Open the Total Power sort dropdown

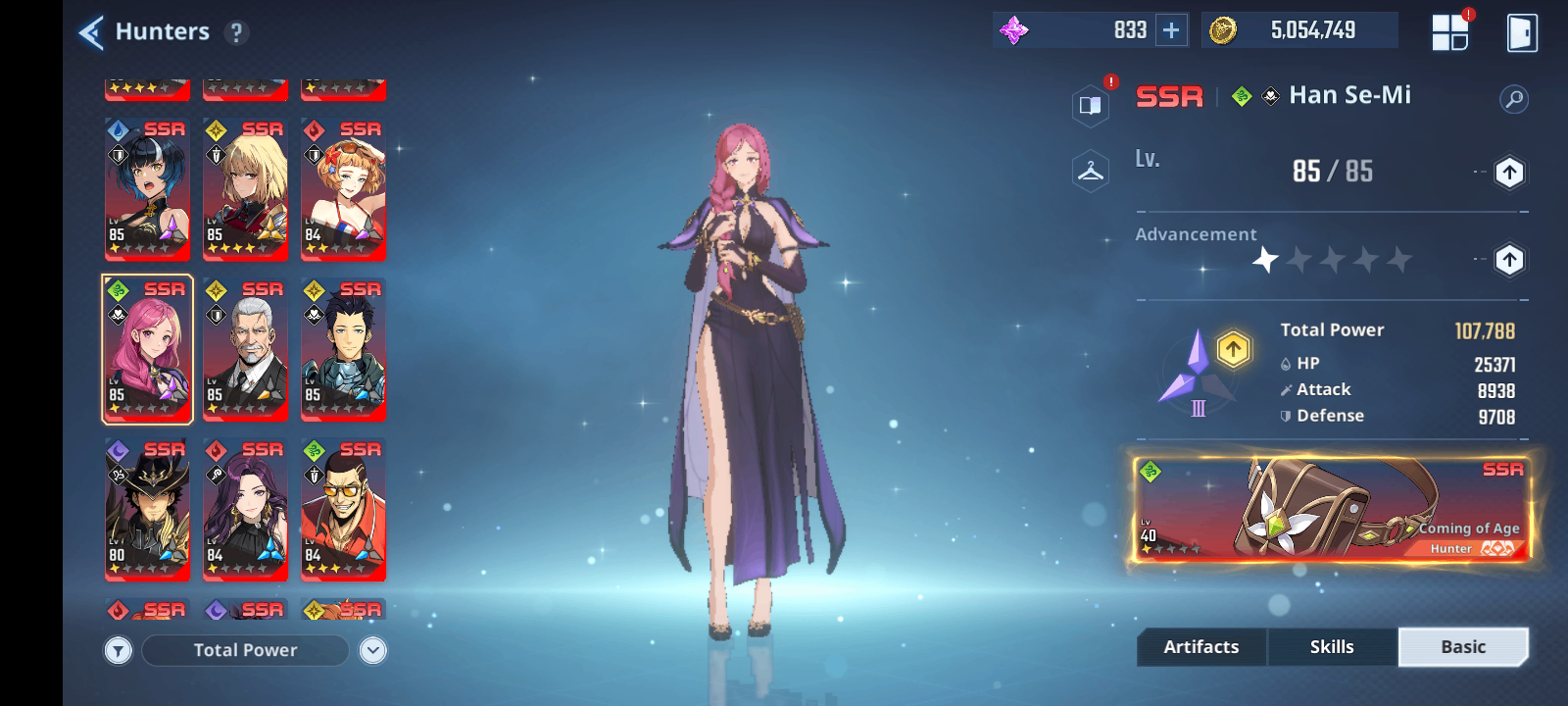[x=245, y=649]
